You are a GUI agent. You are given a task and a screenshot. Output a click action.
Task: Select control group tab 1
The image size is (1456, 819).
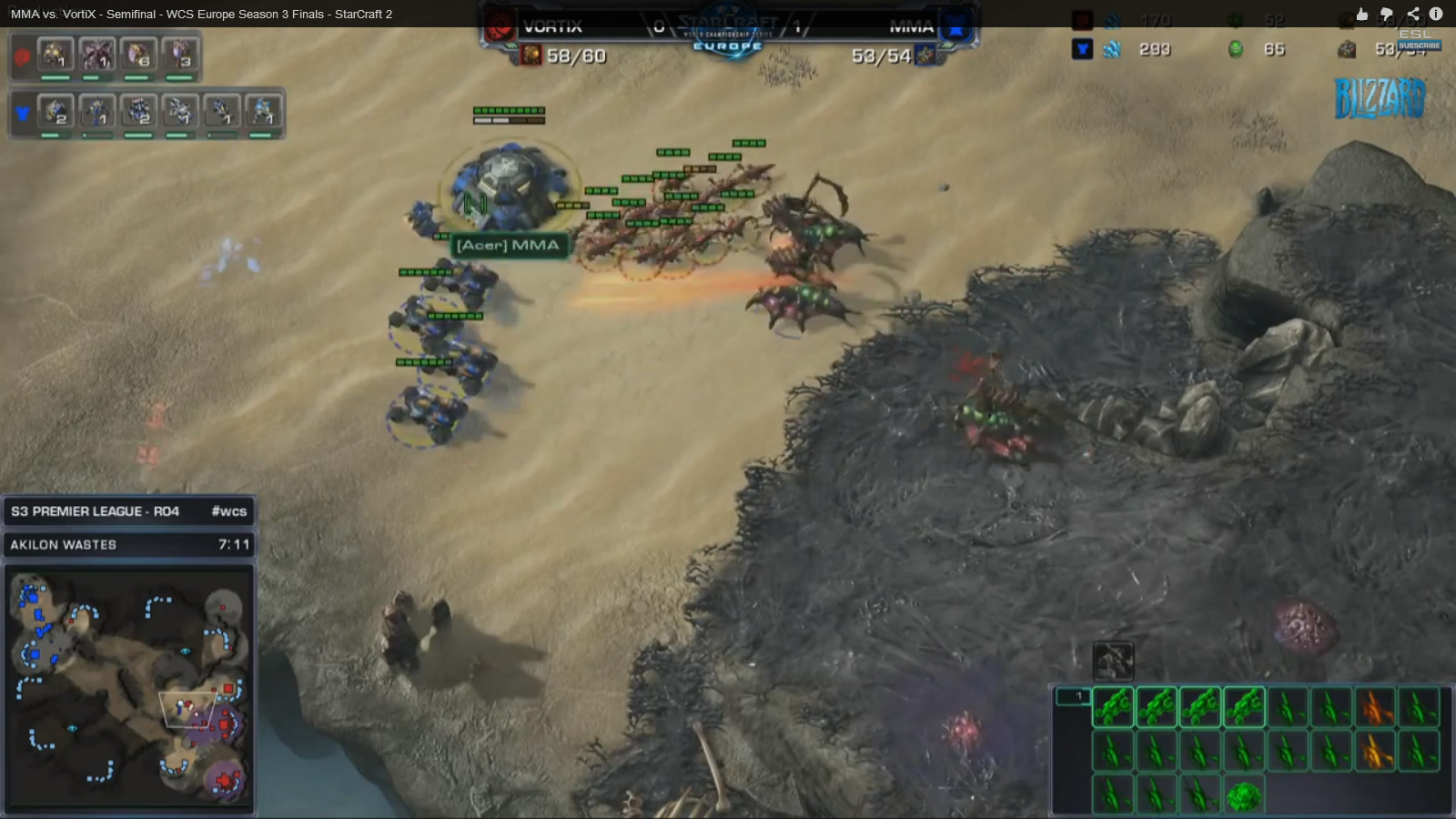click(1073, 697)
